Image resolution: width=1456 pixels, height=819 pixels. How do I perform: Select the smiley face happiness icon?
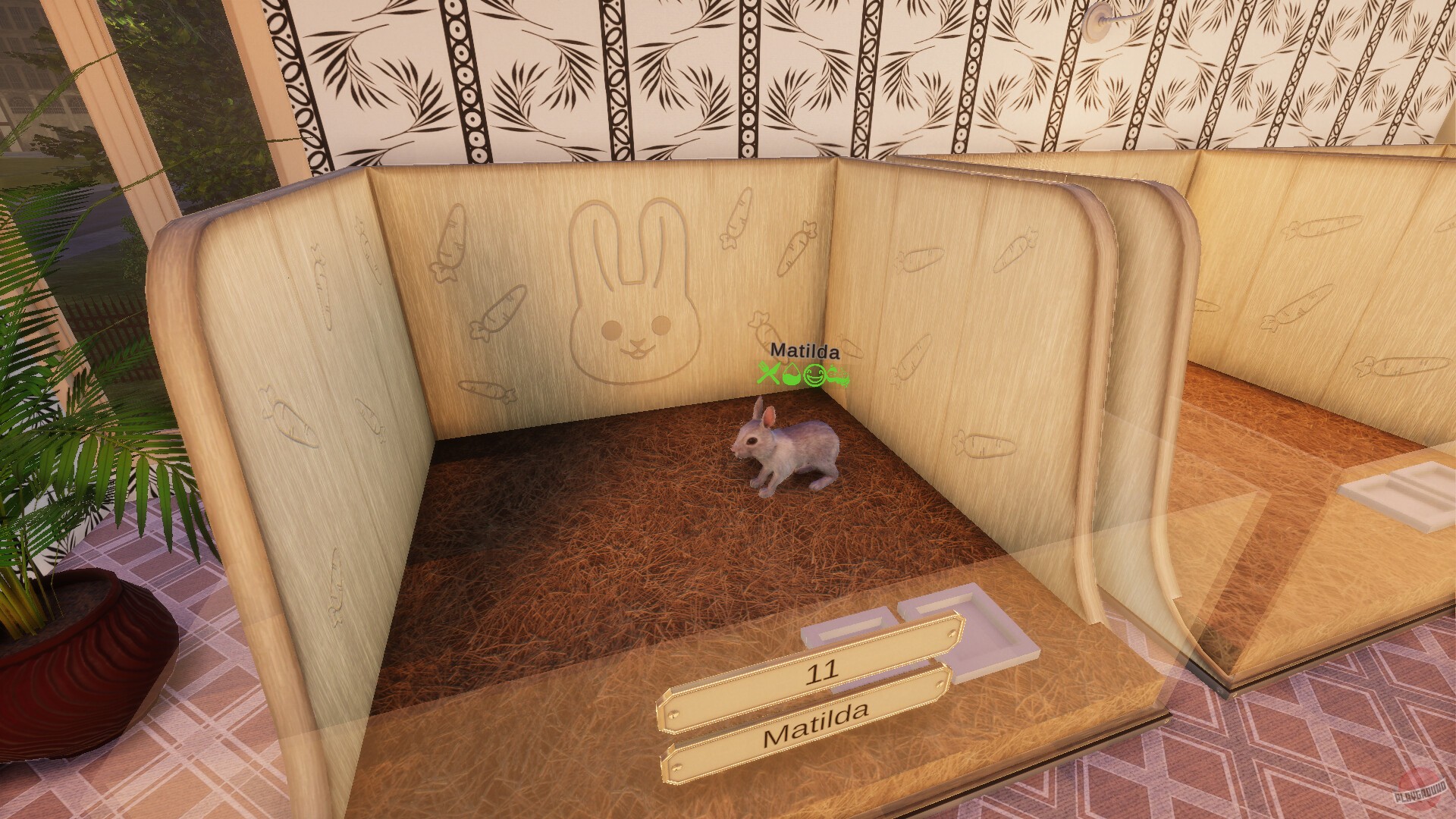[x=815, y=375]
